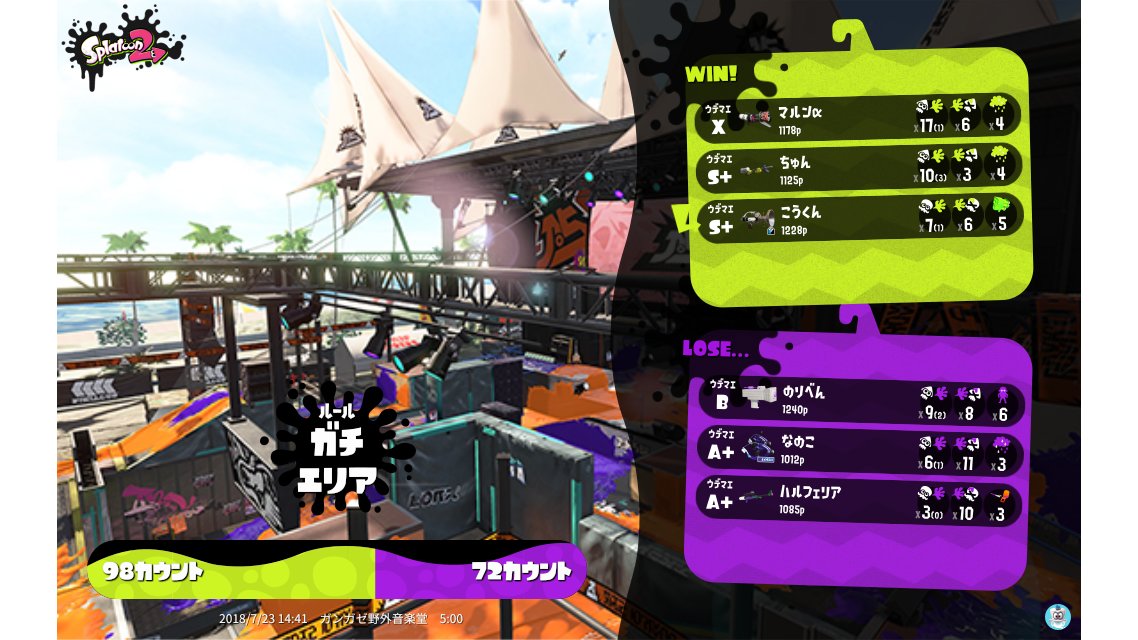Open ちゃん's result row
Screen dimensions: 1138x640
pyautogui.click(x=858, y=166)
